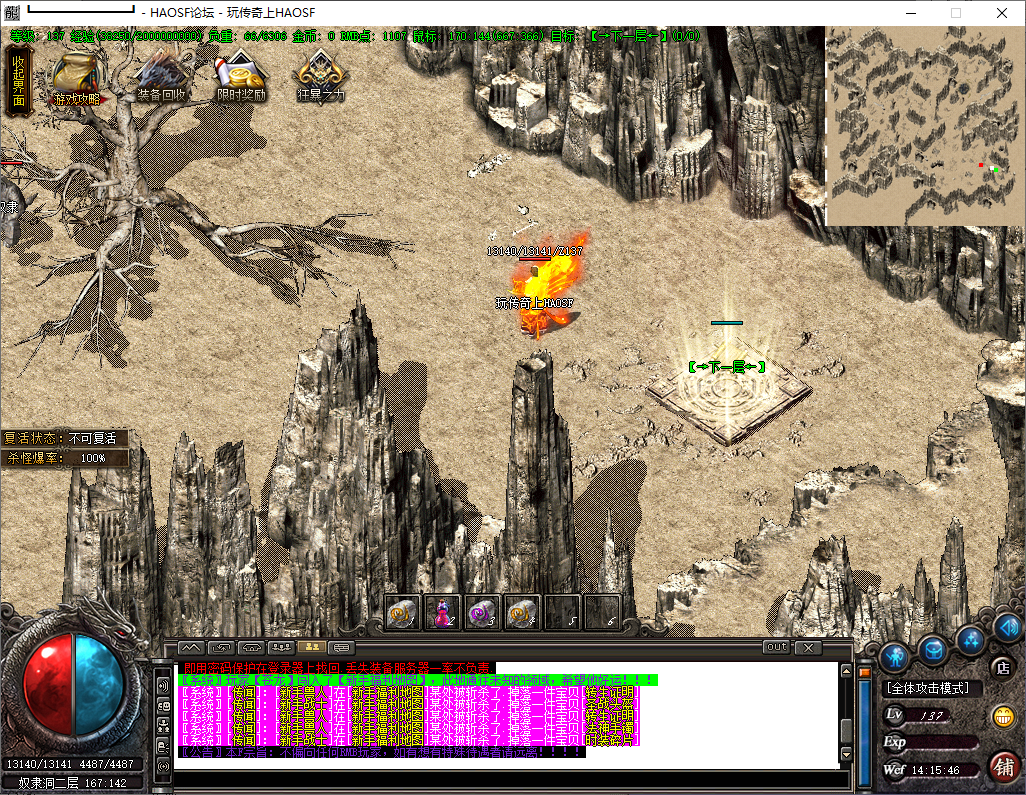Open the 店 shop button
Screen dimensions: 1026x795
(1001, 666)
